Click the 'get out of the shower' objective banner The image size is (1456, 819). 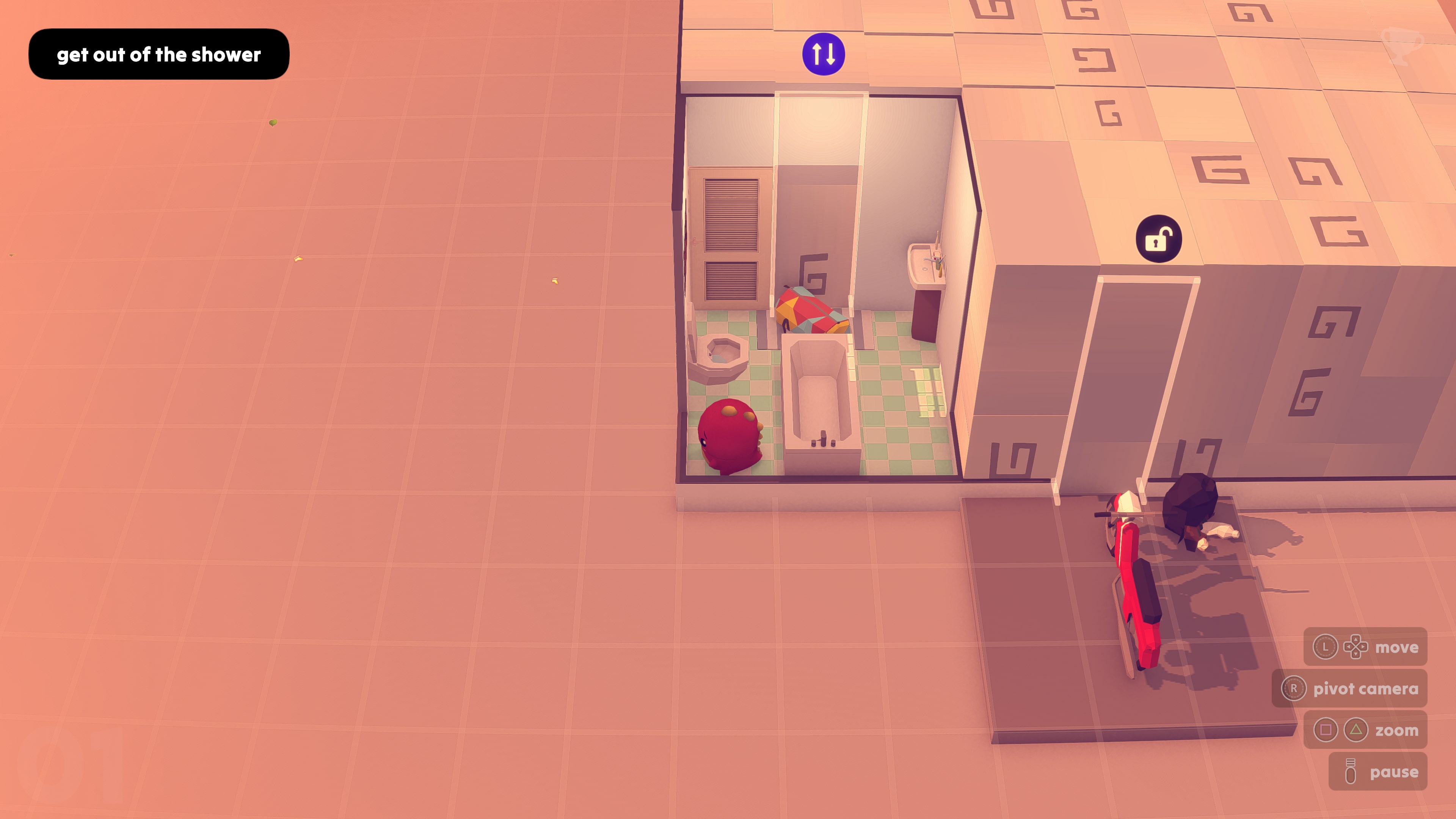[158, 54]
